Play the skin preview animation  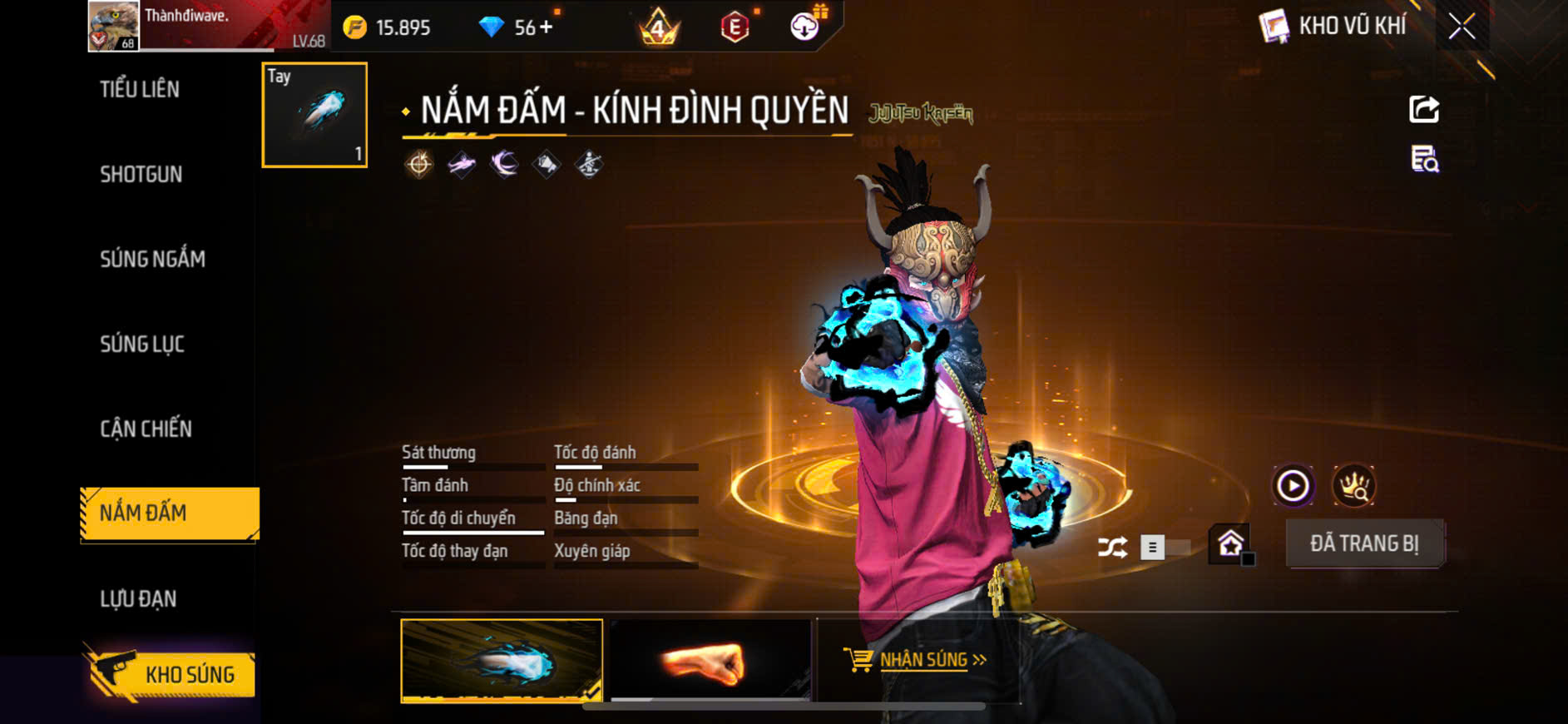click(x=1293, y=486)
